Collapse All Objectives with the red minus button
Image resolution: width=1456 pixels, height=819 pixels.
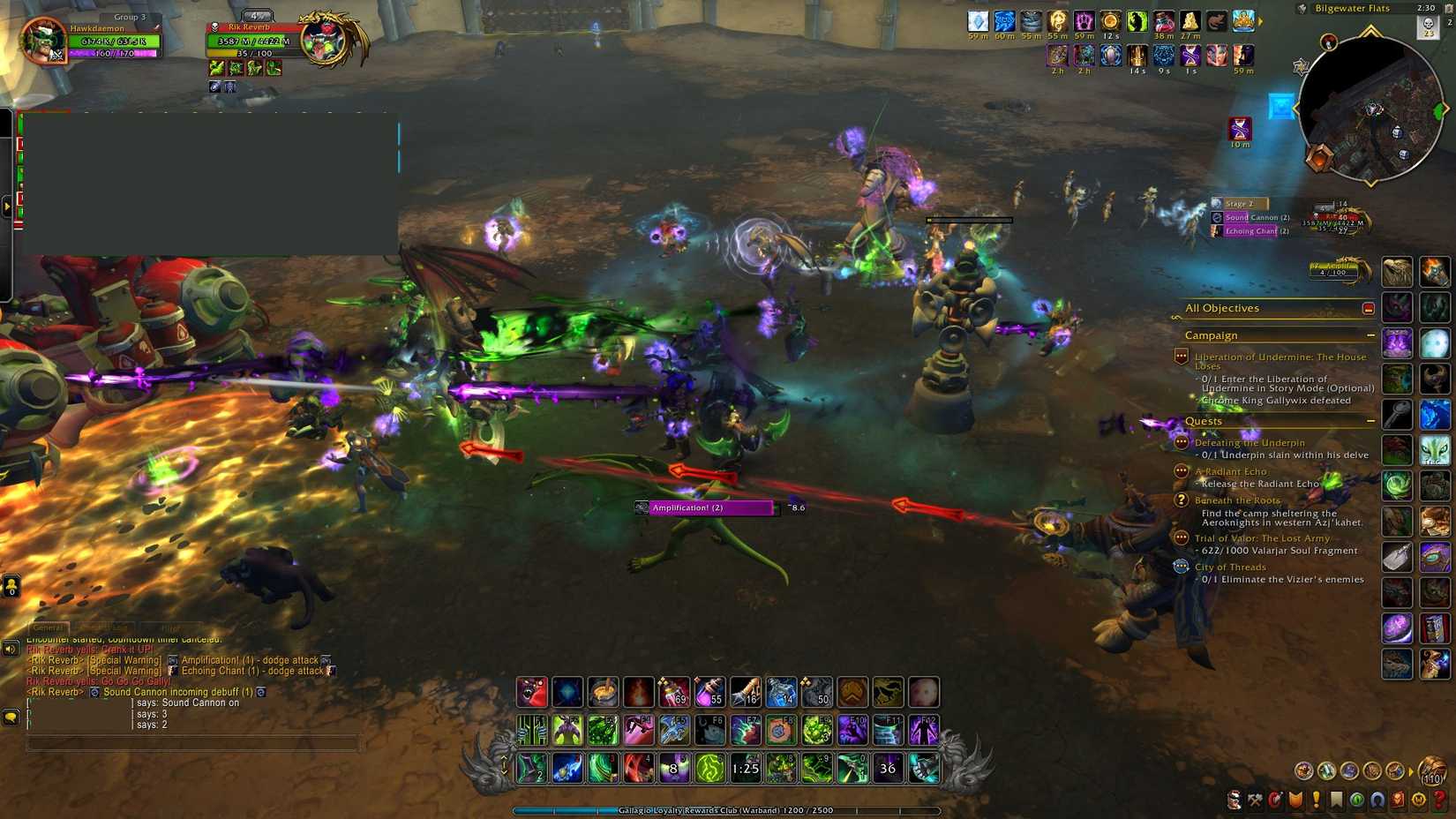(1368, 308)
